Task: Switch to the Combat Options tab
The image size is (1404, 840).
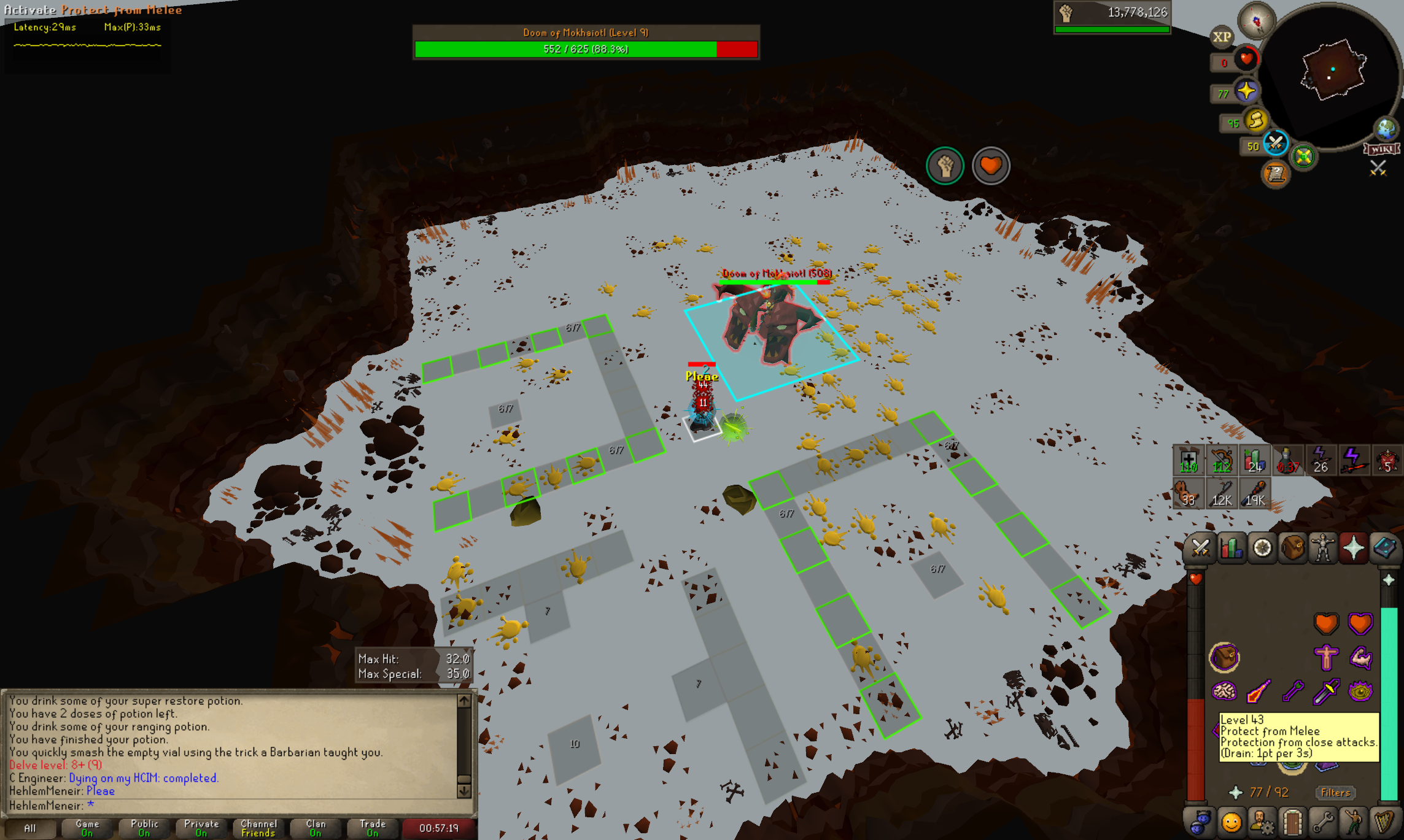Action: click(x=1200, y=548)
